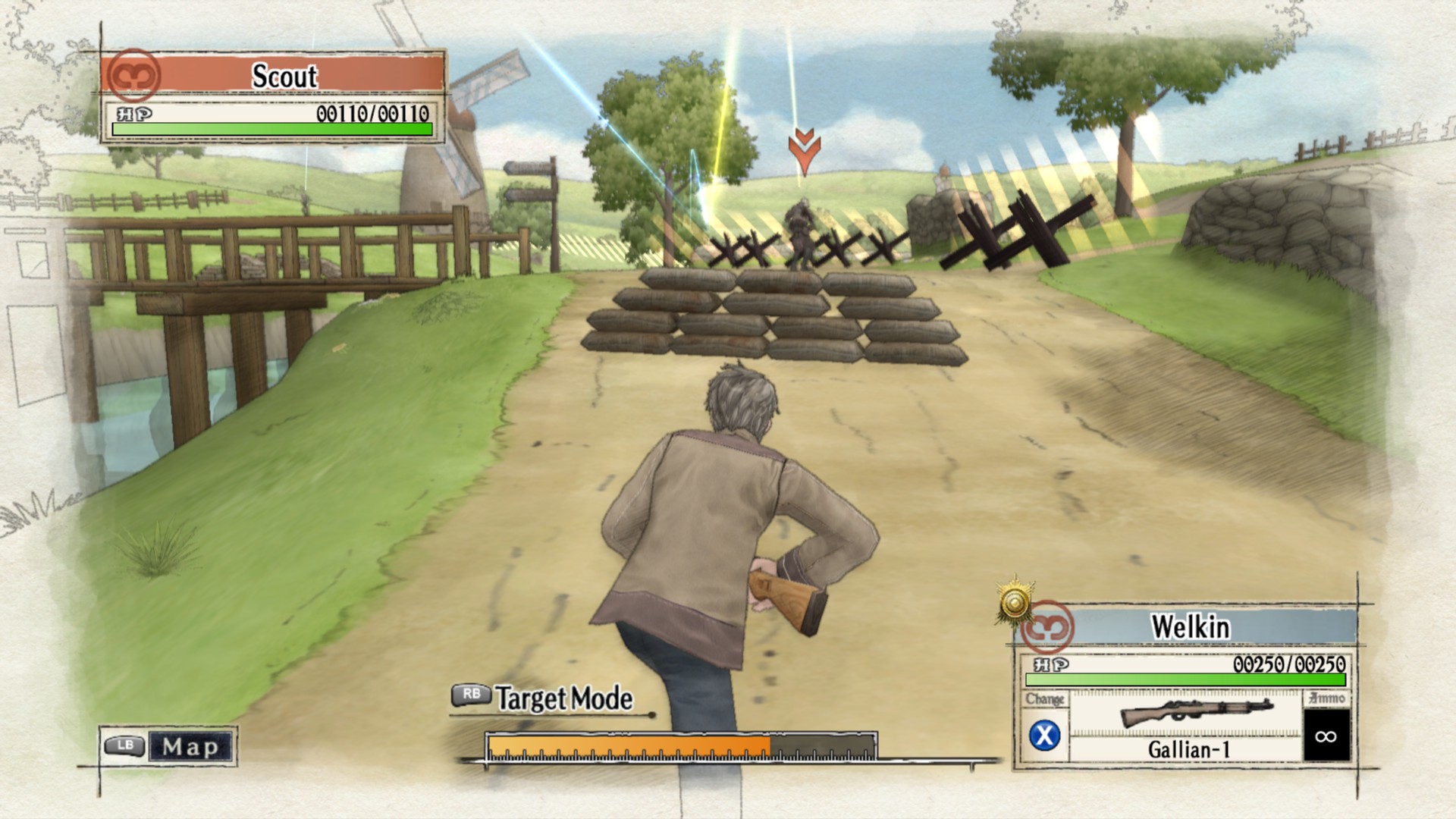Select the Gallian-1 rifle weapon slot
Image resolution: width=1456 pixels, height=819 pixels.
click(x=1187, y=726)
